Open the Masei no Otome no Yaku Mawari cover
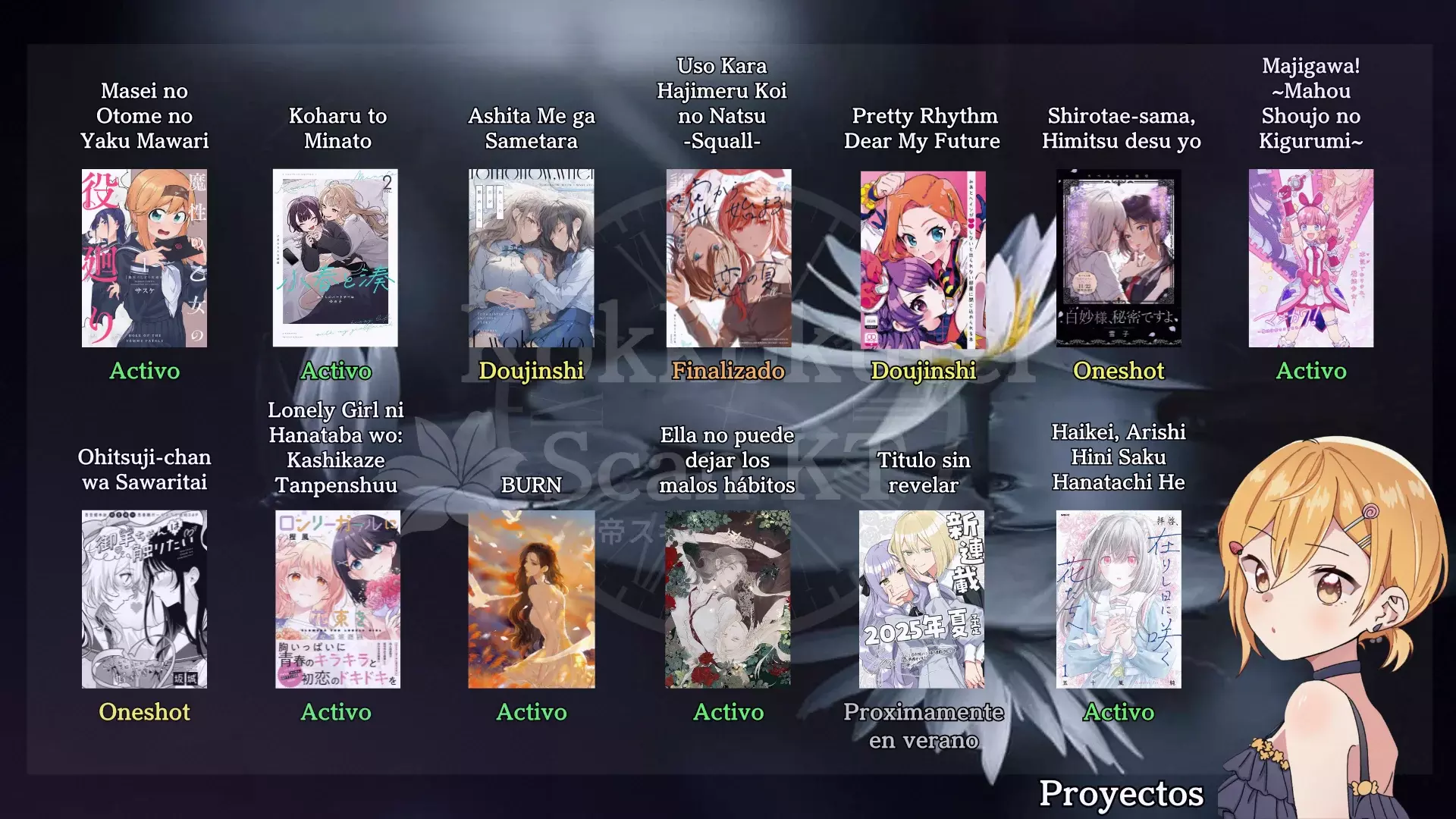Viewport: 1456px width, 819px height. [144, 258]
